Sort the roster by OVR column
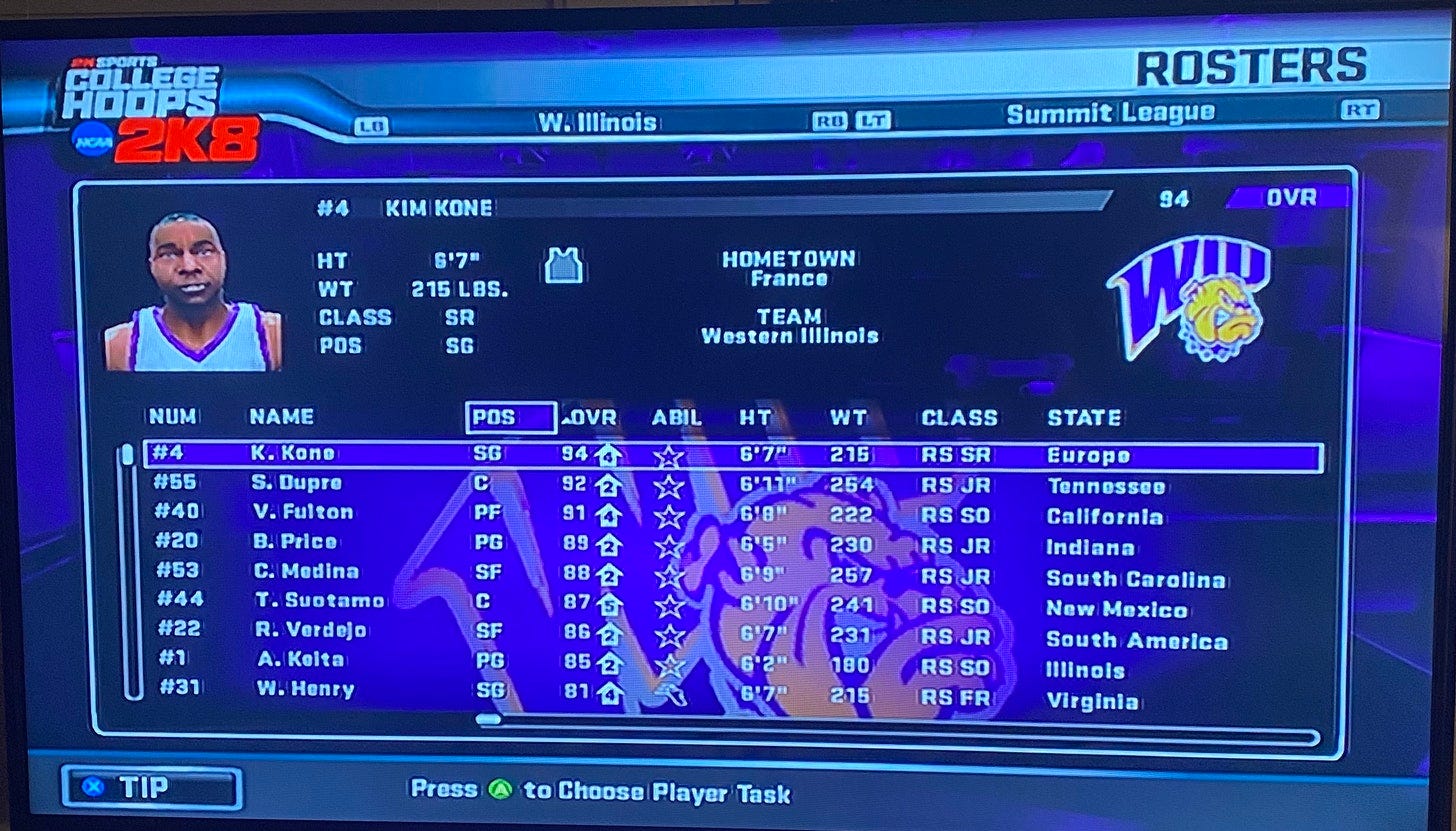The image size is (1456, 831). pos(591,417)
